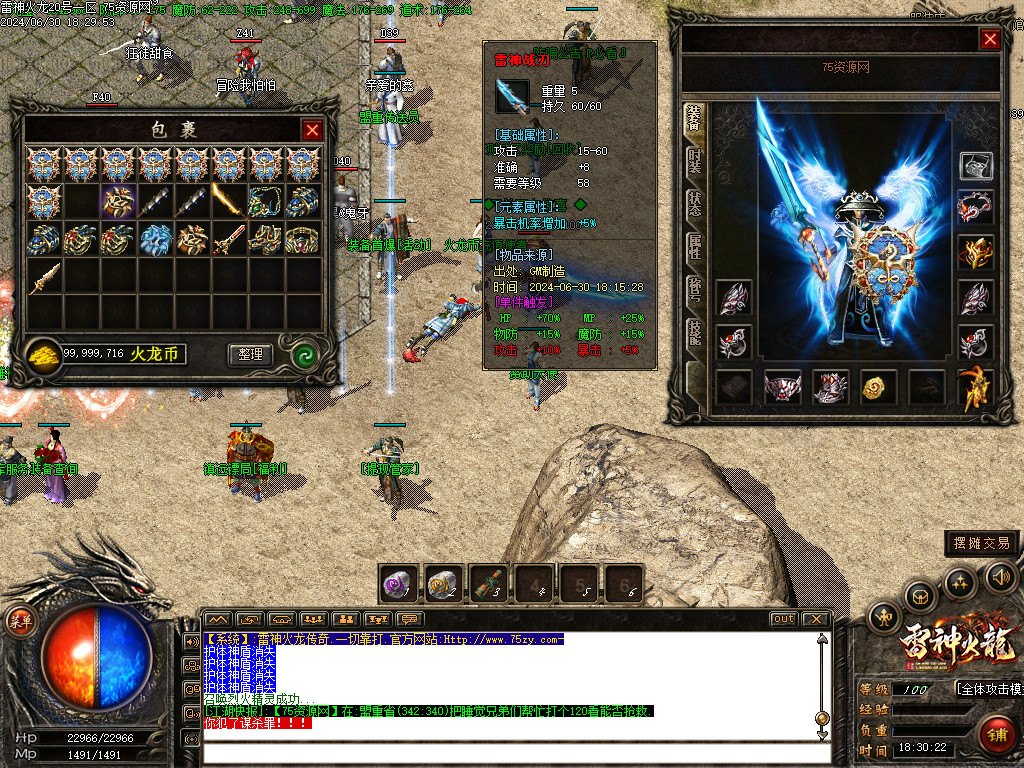Pick the red-hilted sword in bag

tap(229, 238)
